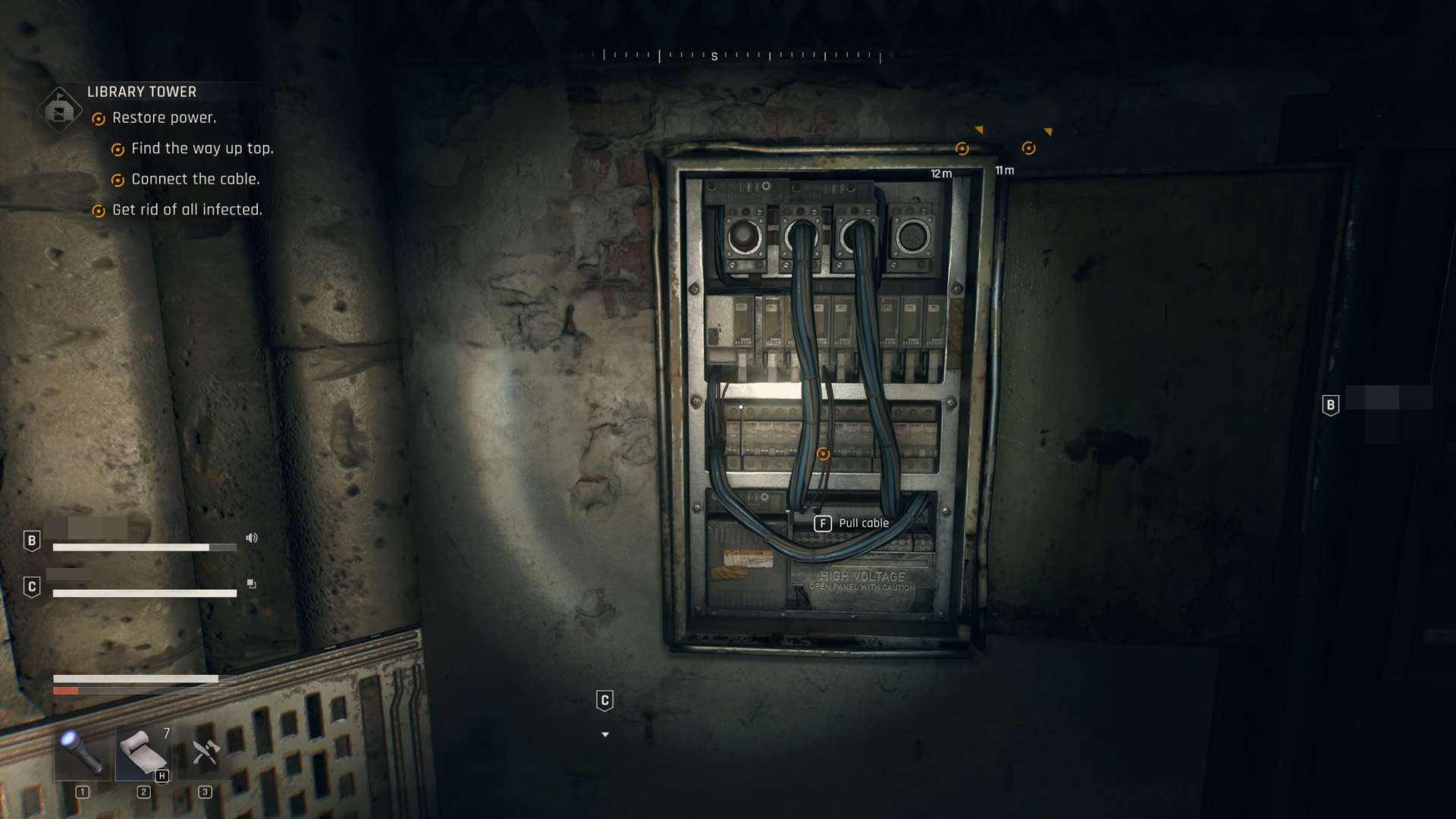Select the S marker on the compass
The width and height of the screenshot is (1456, 819).
714,56
